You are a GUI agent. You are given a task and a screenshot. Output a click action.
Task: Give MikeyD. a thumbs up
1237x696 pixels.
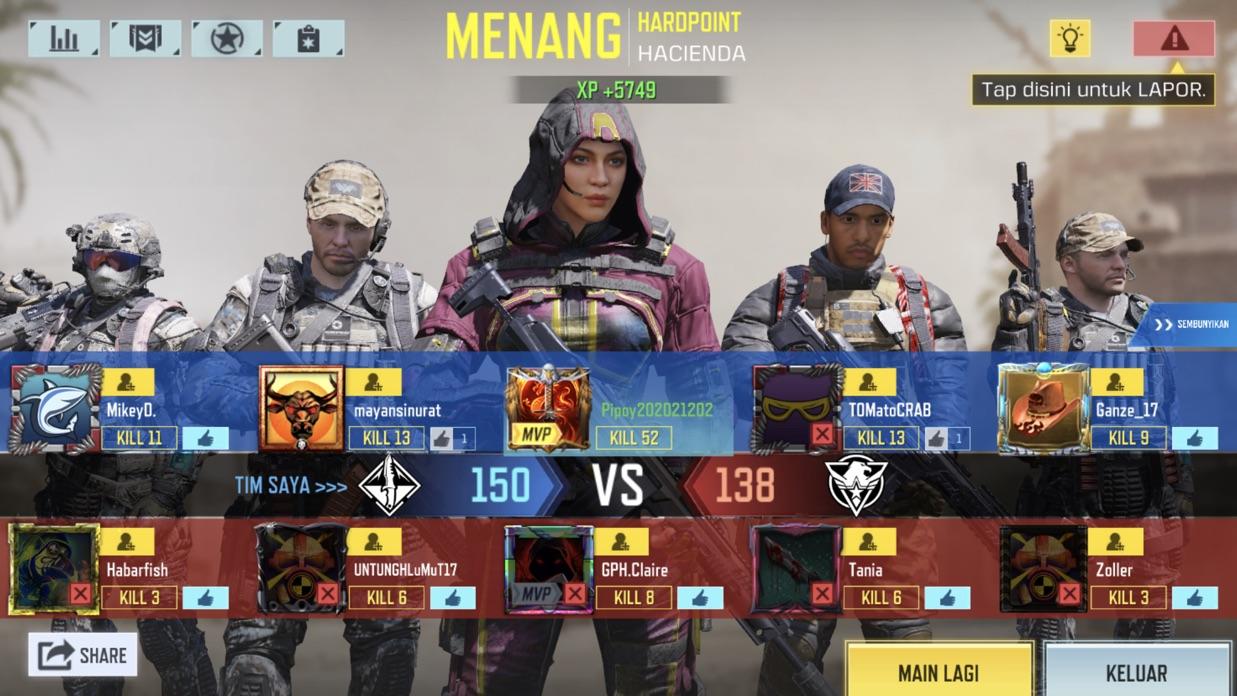point(205,438)
